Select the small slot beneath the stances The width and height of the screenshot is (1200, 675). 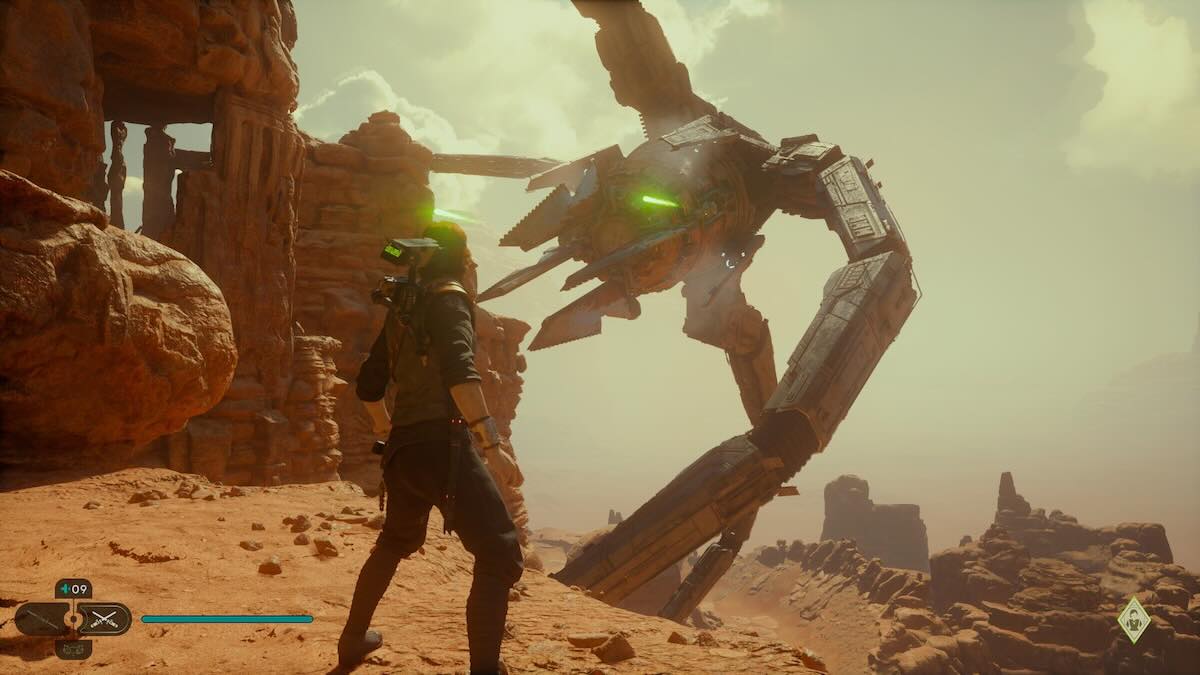coord(73,649)
